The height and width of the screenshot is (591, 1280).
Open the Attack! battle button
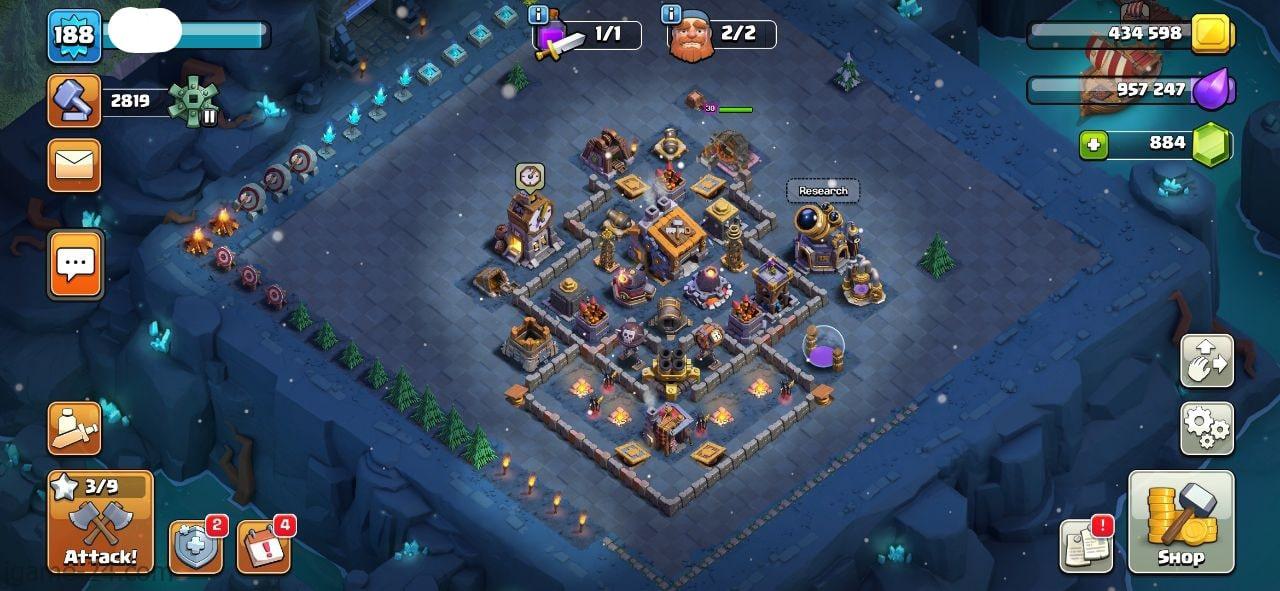100,522
